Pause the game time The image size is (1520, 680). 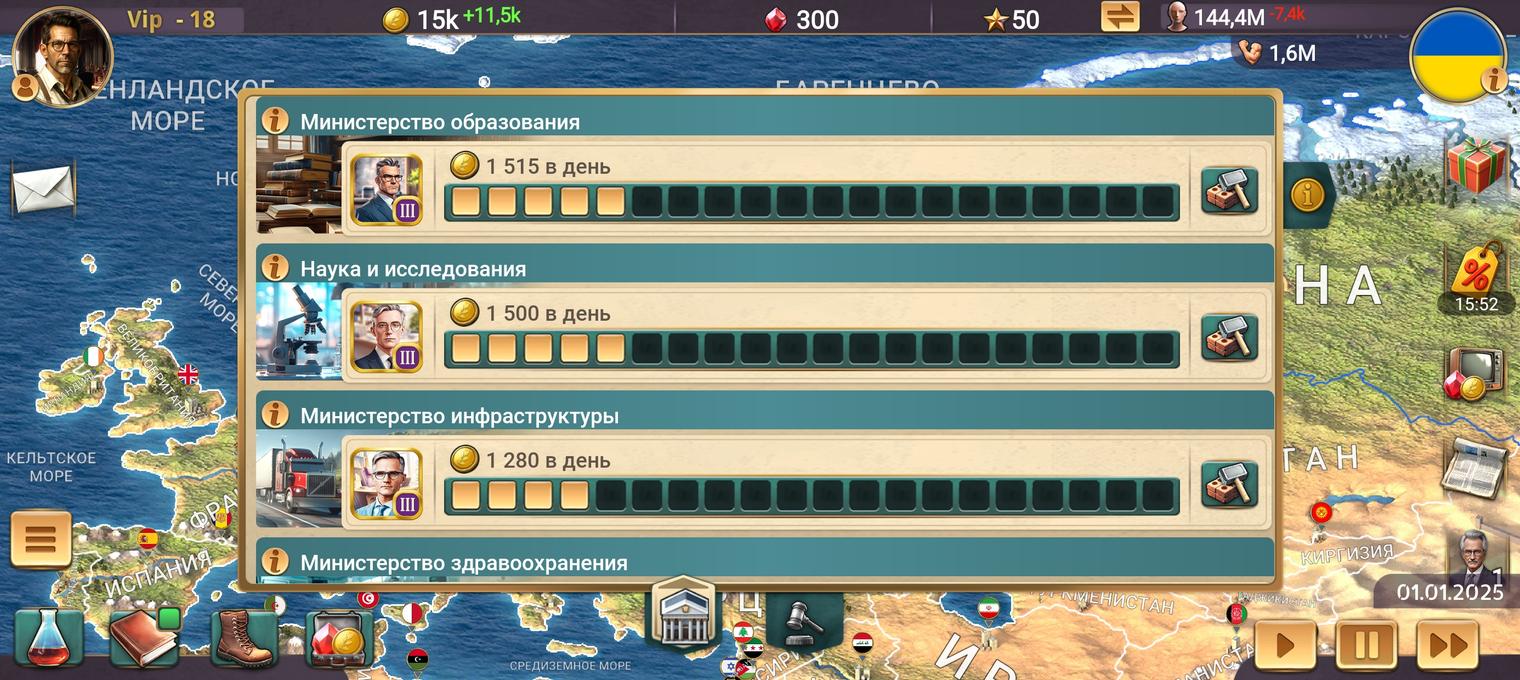tap(1366, 645)
